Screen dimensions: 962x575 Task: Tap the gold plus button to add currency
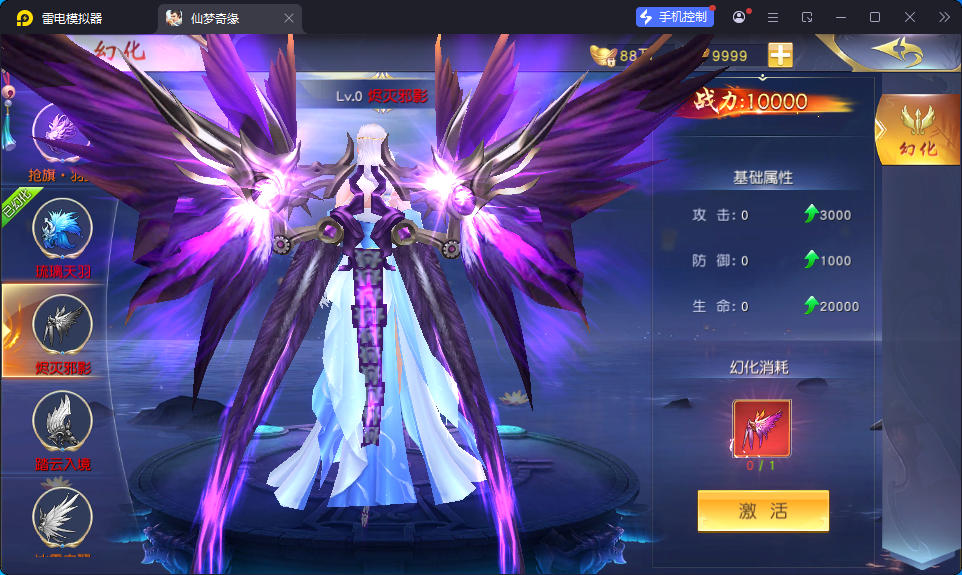(780, 55)
